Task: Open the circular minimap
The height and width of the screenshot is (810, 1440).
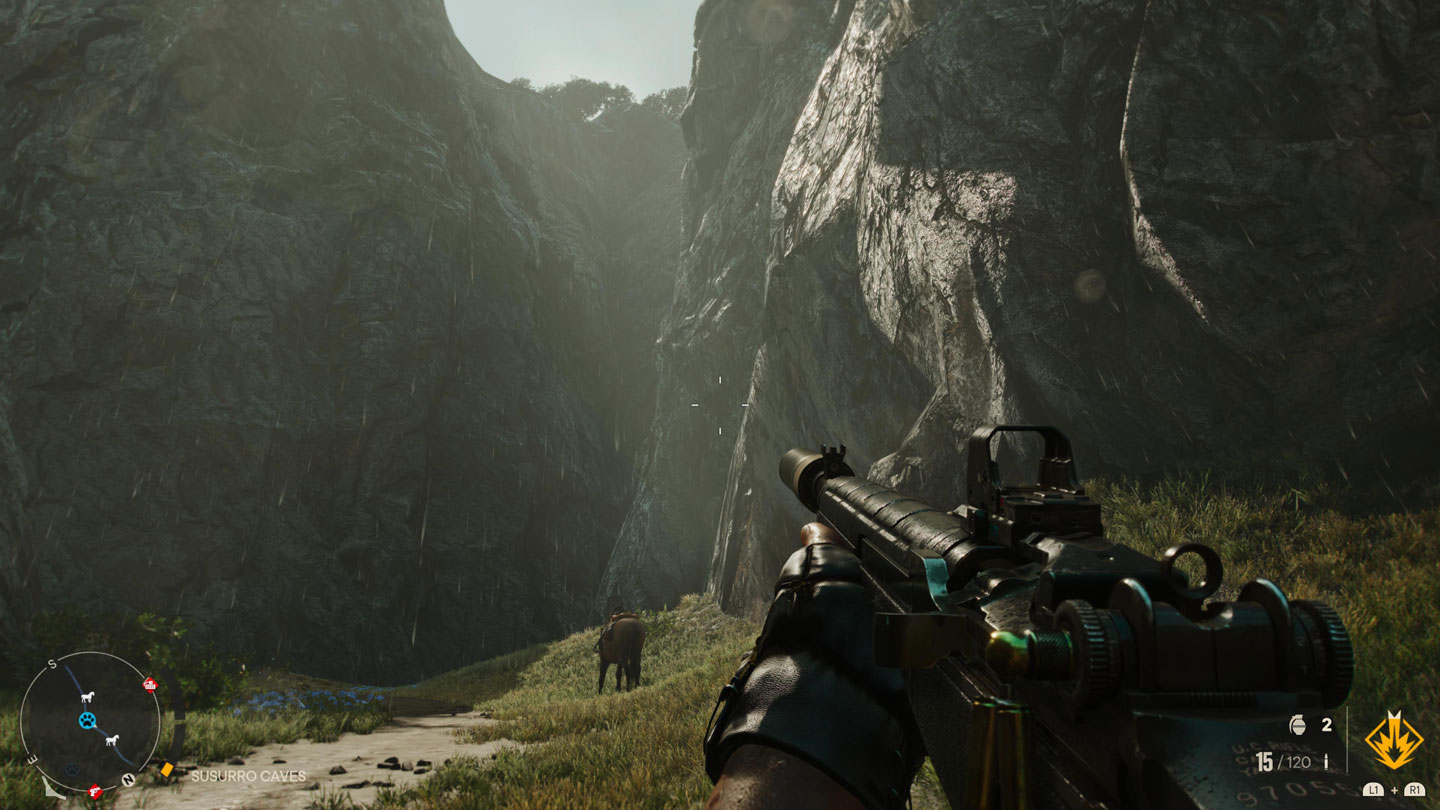Action: click(90, 721)
